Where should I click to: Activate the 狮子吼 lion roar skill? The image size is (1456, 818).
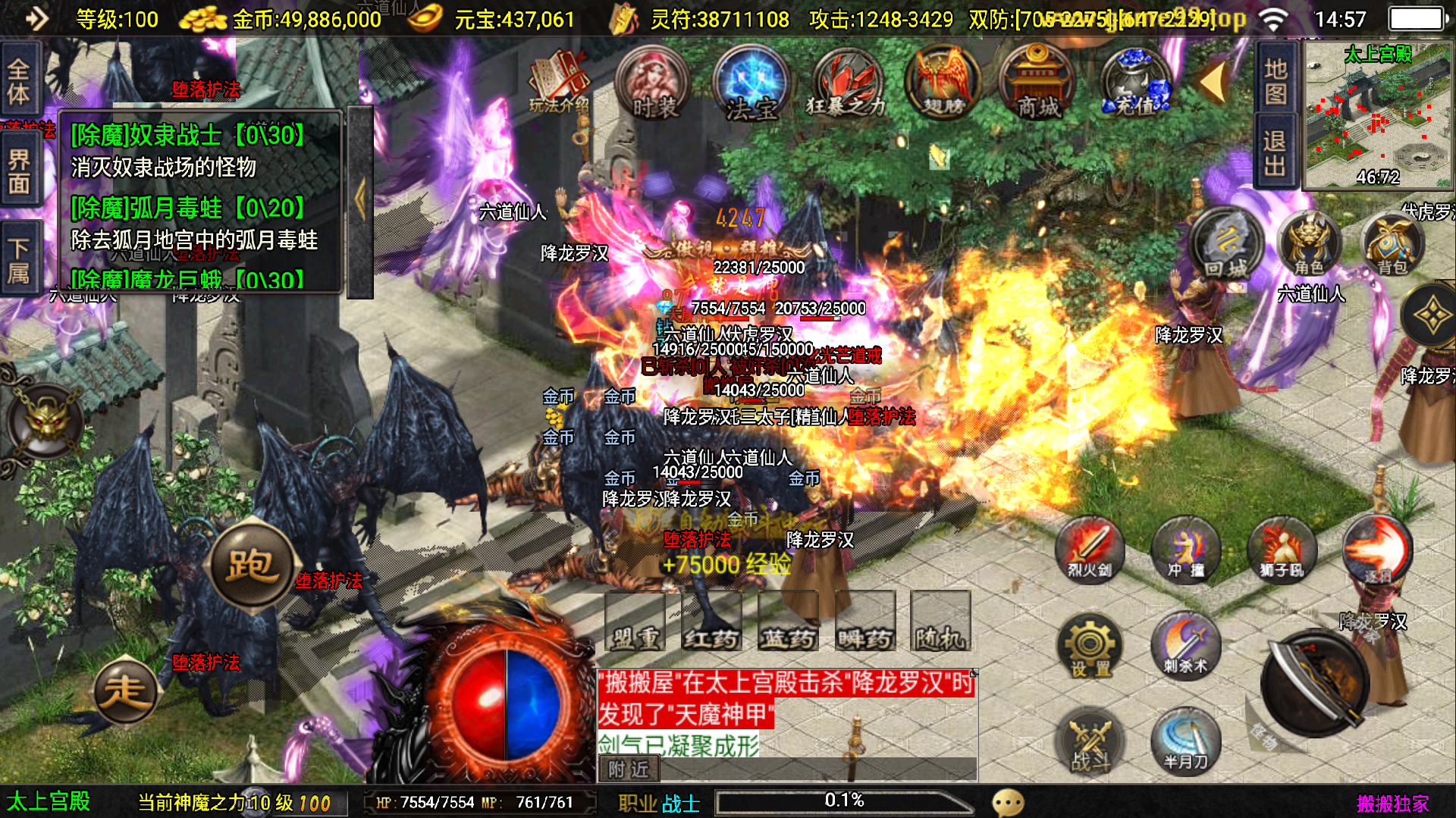click(1281, 549)
